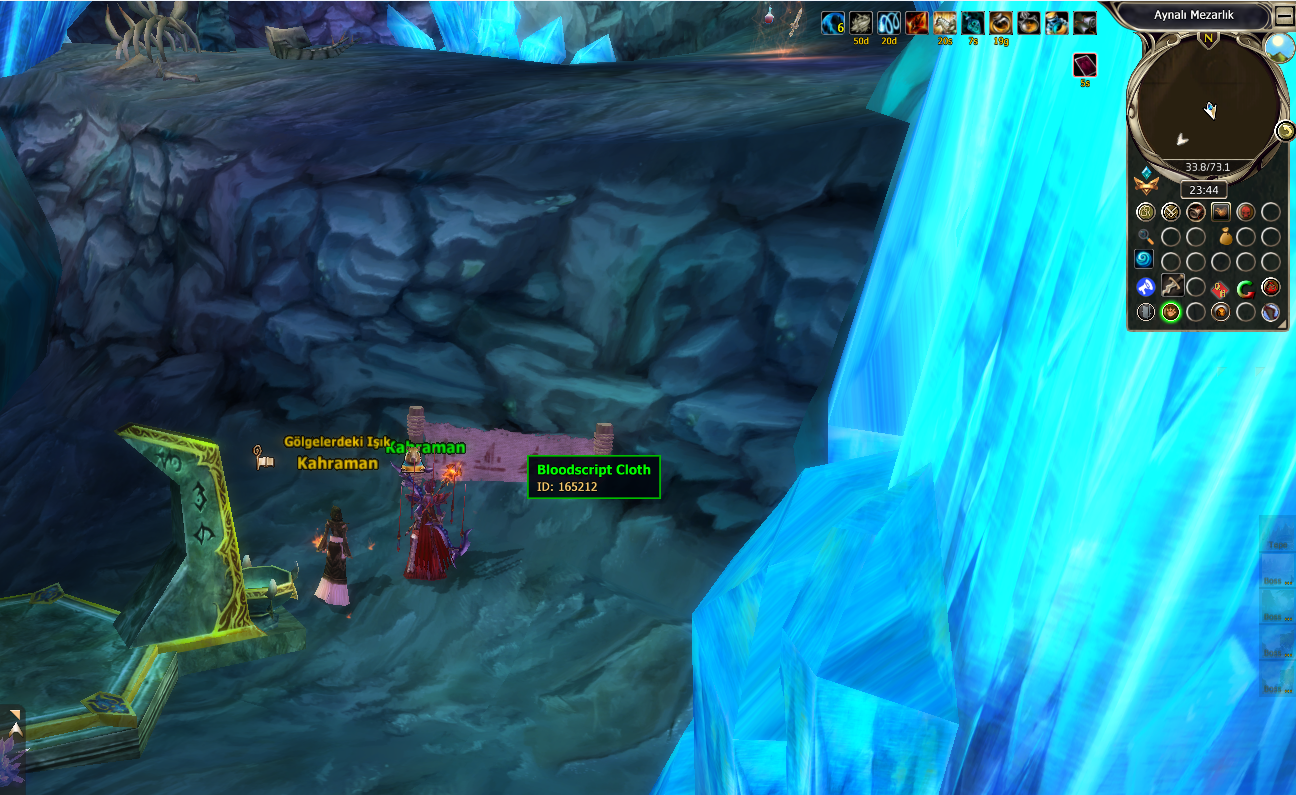This screenshot has height=795, width=1296.
Task: Toggle the green-ringed paw print button
Action: coord(1171,313)
